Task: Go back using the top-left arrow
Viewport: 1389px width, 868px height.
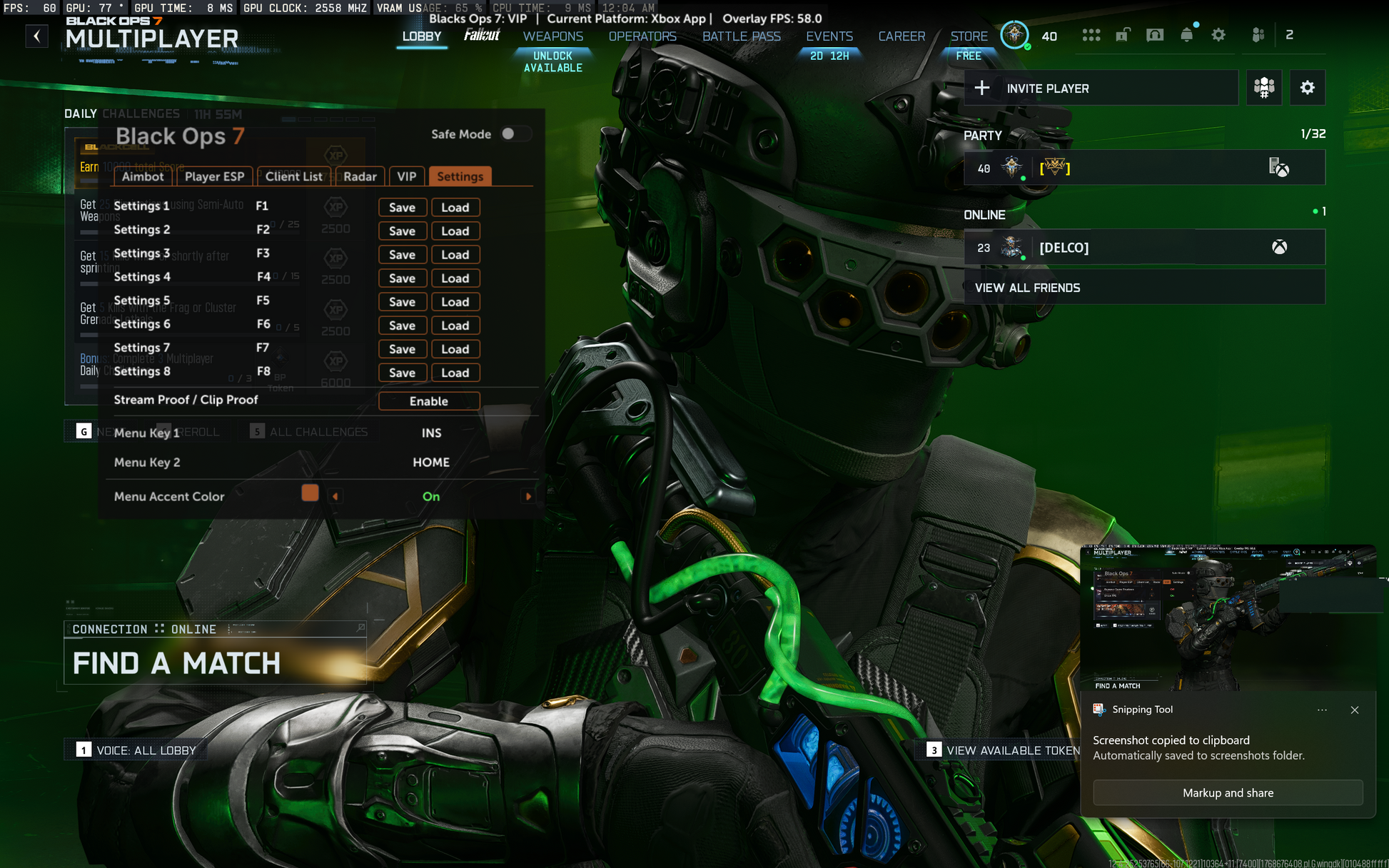Action: [x=36, y=36]
